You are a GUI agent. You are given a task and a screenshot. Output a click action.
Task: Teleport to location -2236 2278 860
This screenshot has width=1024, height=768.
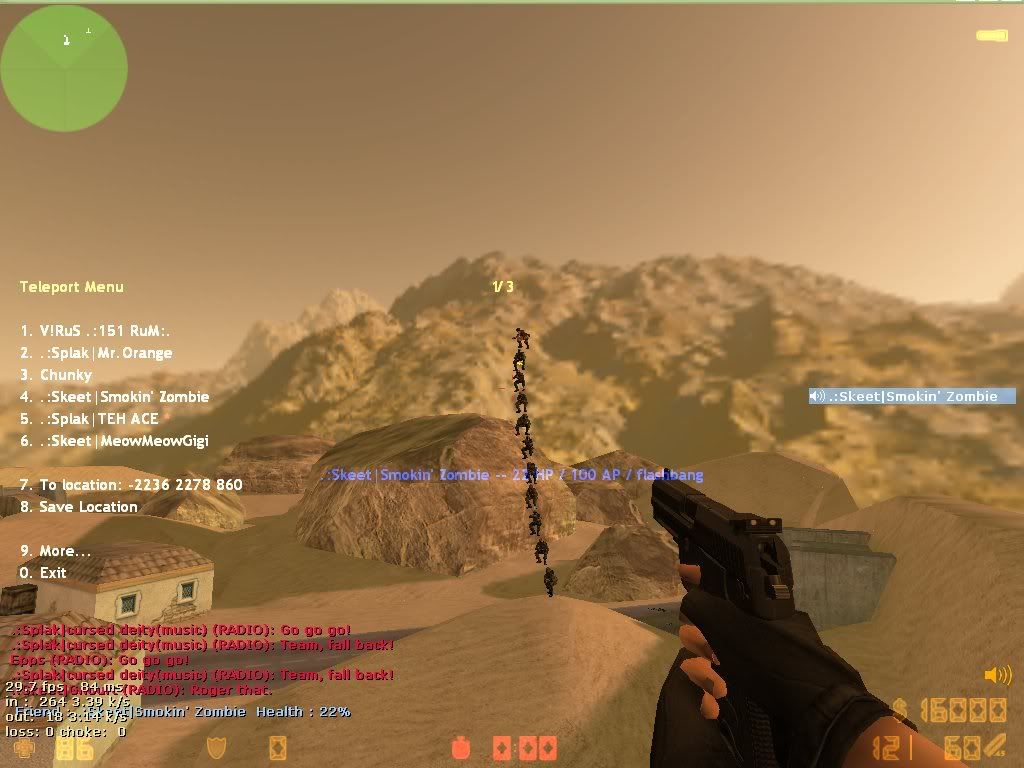[x=131, y=485]
